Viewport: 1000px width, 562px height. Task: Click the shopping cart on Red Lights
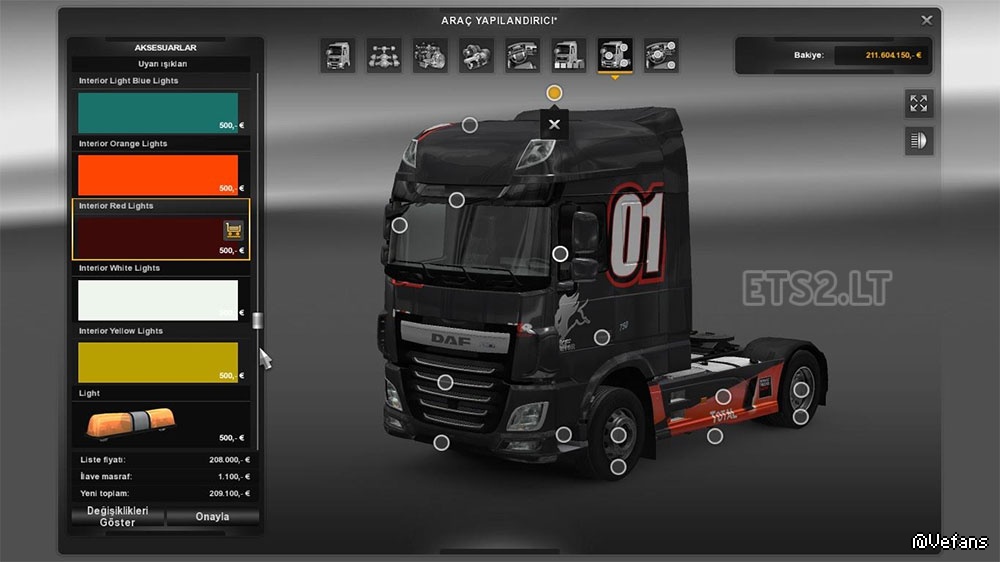233,231
